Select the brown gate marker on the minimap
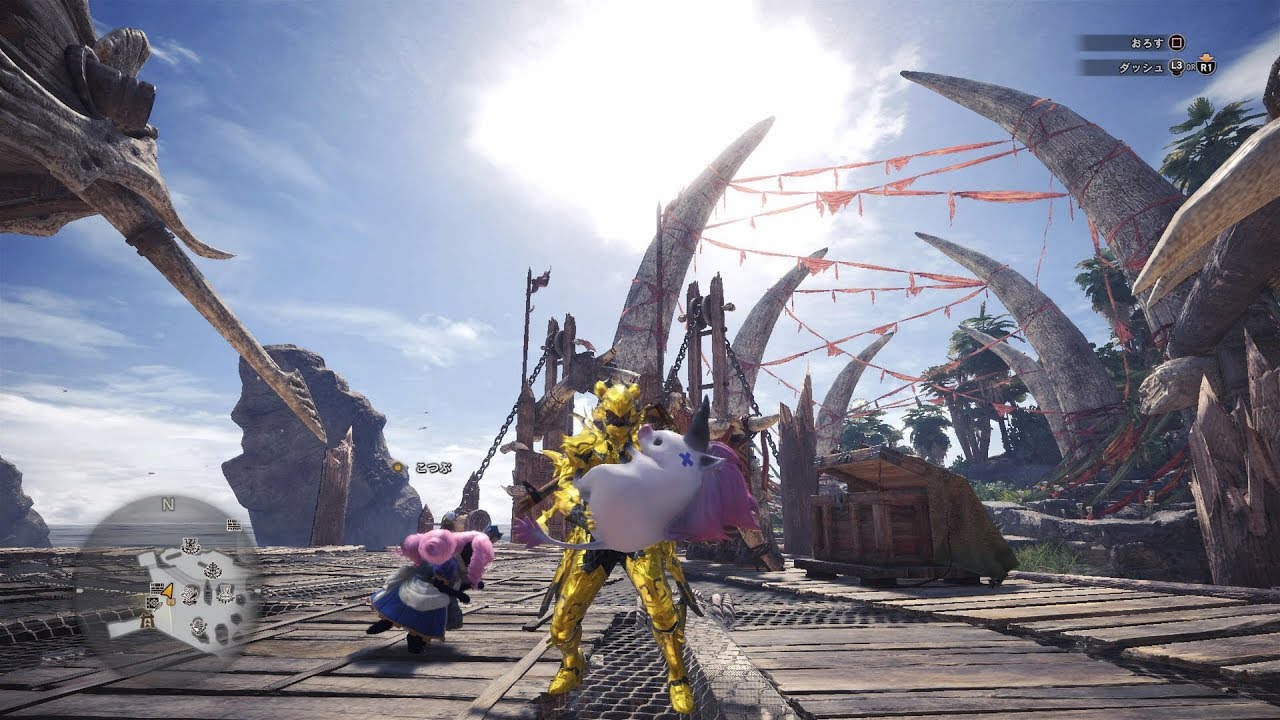Image resolution: width=1280 pixels, height=720 pixels. point(147,621)
